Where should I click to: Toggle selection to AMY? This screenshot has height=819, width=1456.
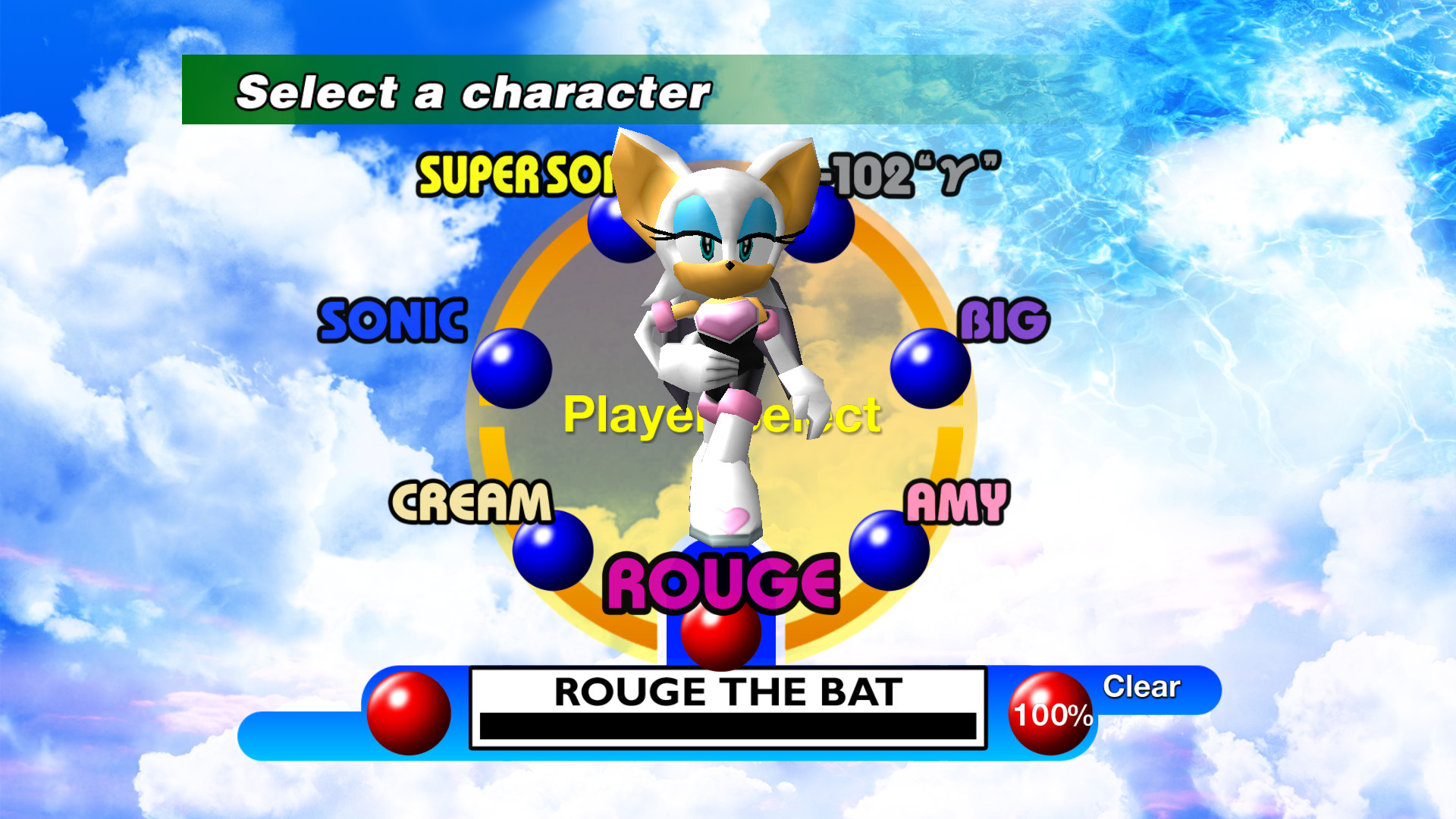[957, 502]
